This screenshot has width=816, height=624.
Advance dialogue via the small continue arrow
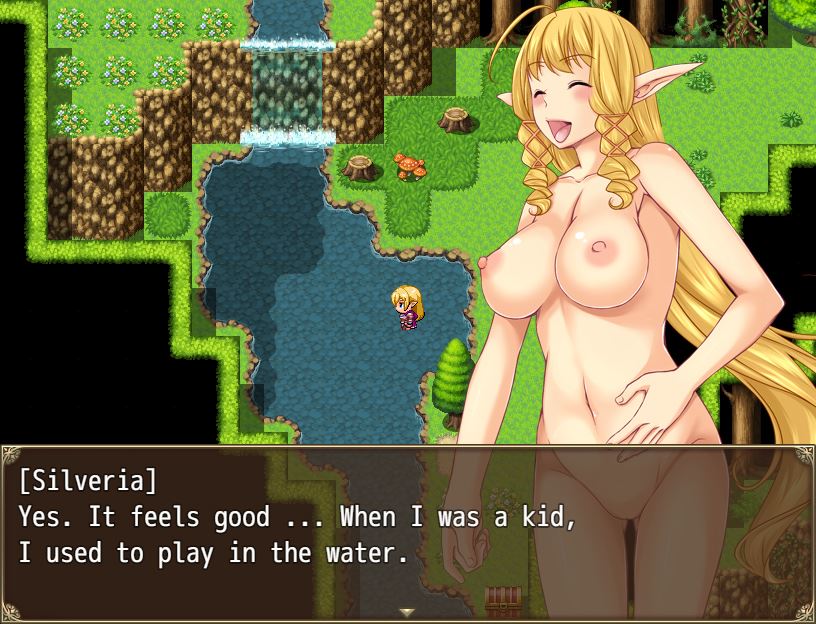406,611
